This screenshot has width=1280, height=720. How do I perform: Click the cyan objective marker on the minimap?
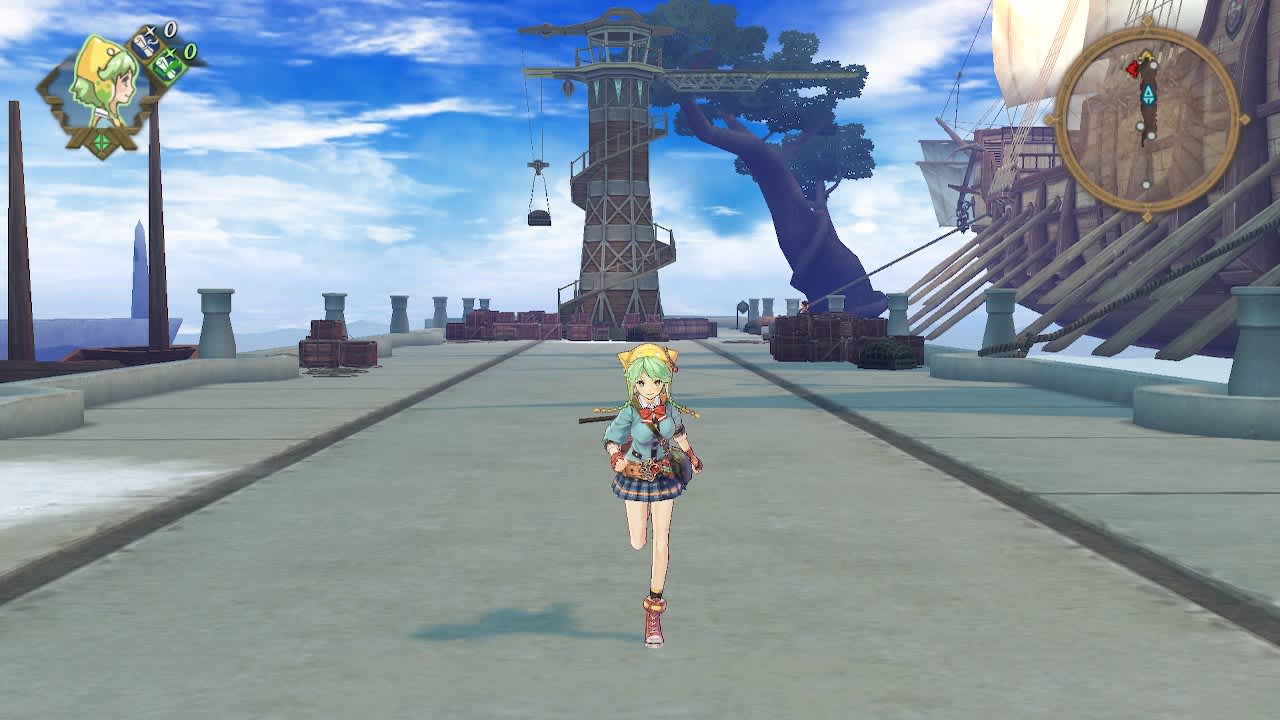pos(1150,94)
